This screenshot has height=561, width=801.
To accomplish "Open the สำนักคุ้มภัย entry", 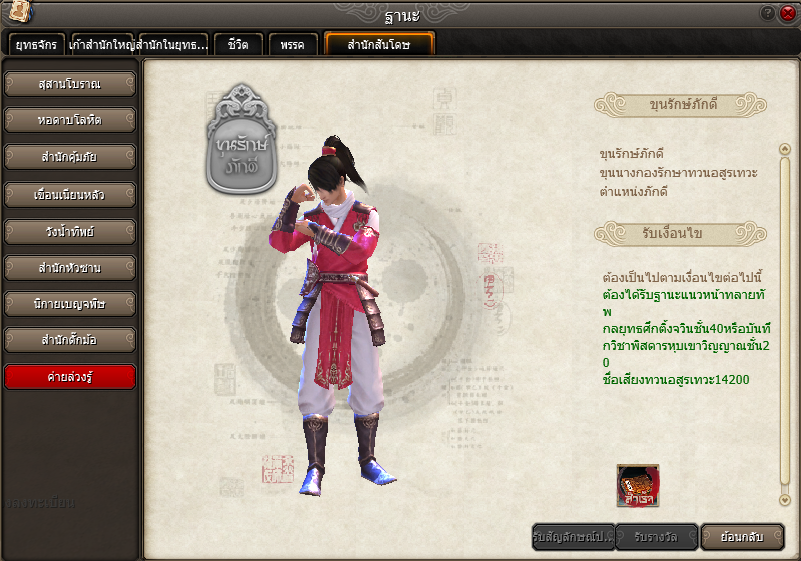I will [70, 157].
